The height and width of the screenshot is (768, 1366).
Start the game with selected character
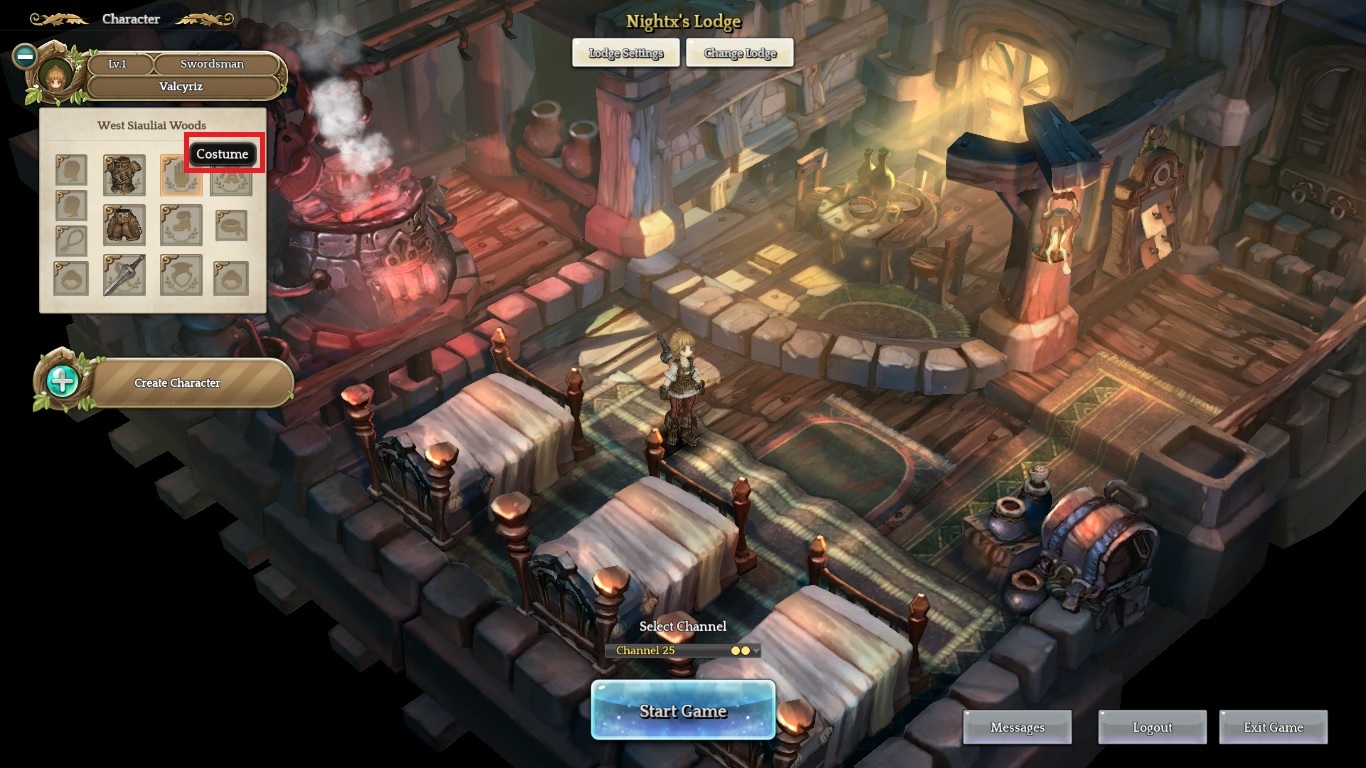[683, 710]
